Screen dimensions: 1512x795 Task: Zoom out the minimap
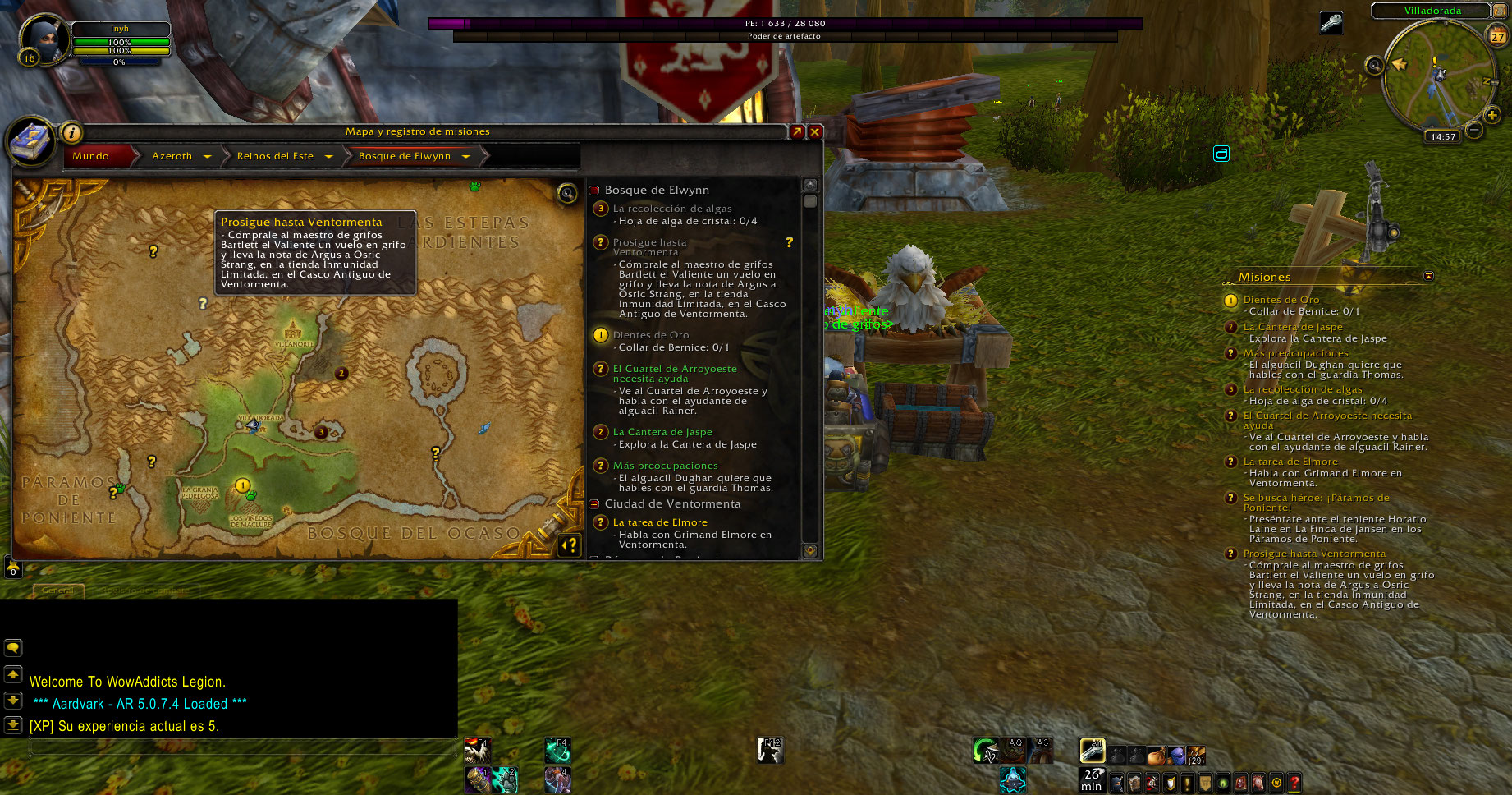pos(1474,130)
